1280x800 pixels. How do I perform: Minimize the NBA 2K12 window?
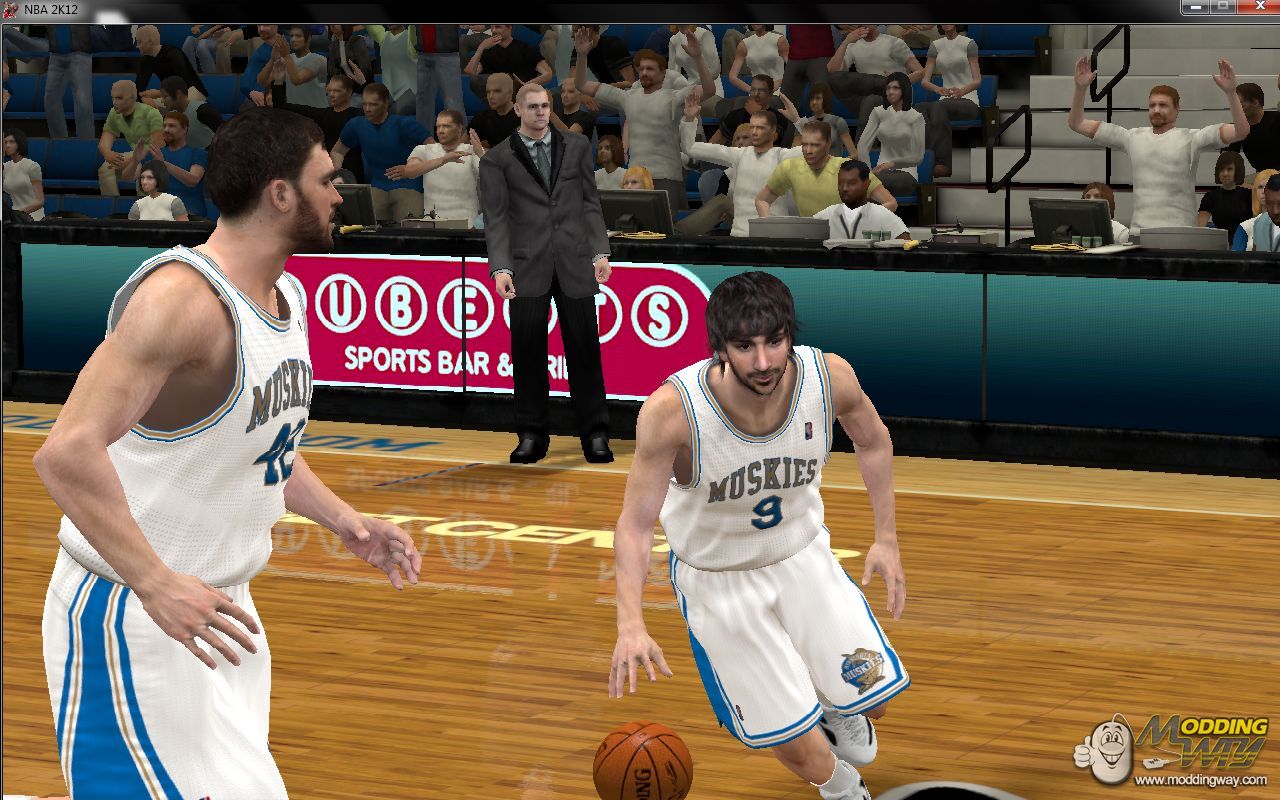[x=1195, y=7]
